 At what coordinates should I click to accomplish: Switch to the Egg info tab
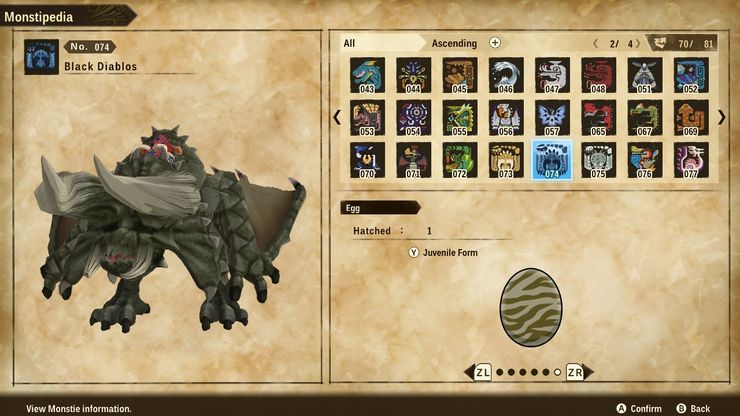[378, 207]
